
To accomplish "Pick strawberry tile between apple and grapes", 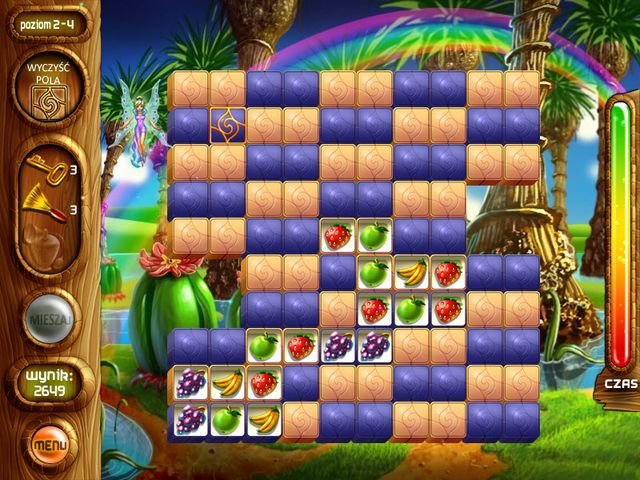I will point(300,347).
